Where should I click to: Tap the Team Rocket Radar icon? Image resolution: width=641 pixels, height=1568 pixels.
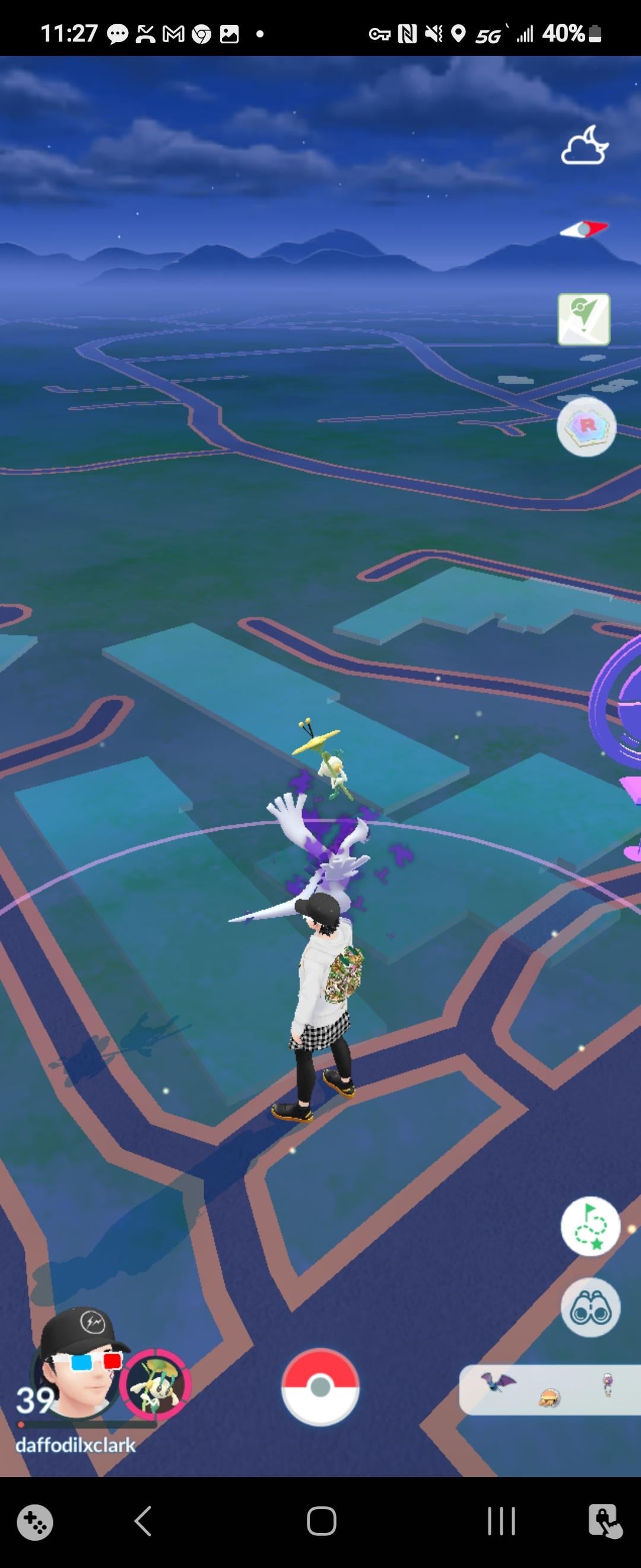(586, 426)
